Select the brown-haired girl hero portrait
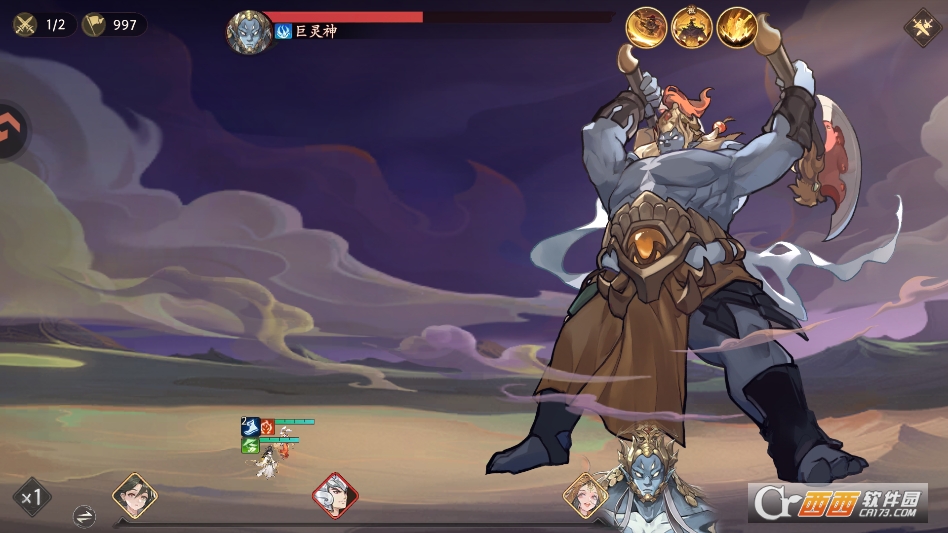 coord(583,493)
